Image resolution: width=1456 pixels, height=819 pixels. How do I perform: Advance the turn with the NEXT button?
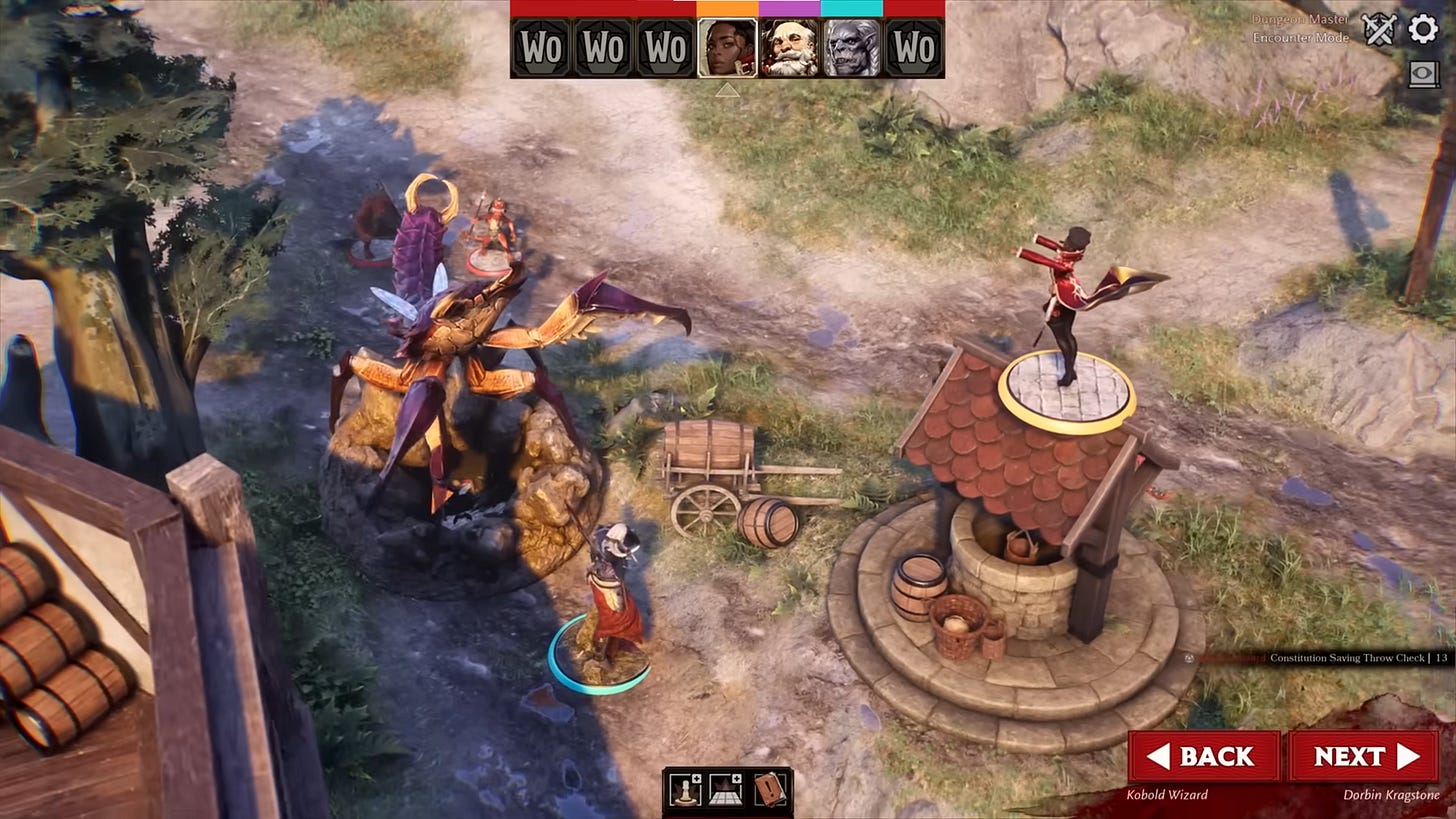1364,756
